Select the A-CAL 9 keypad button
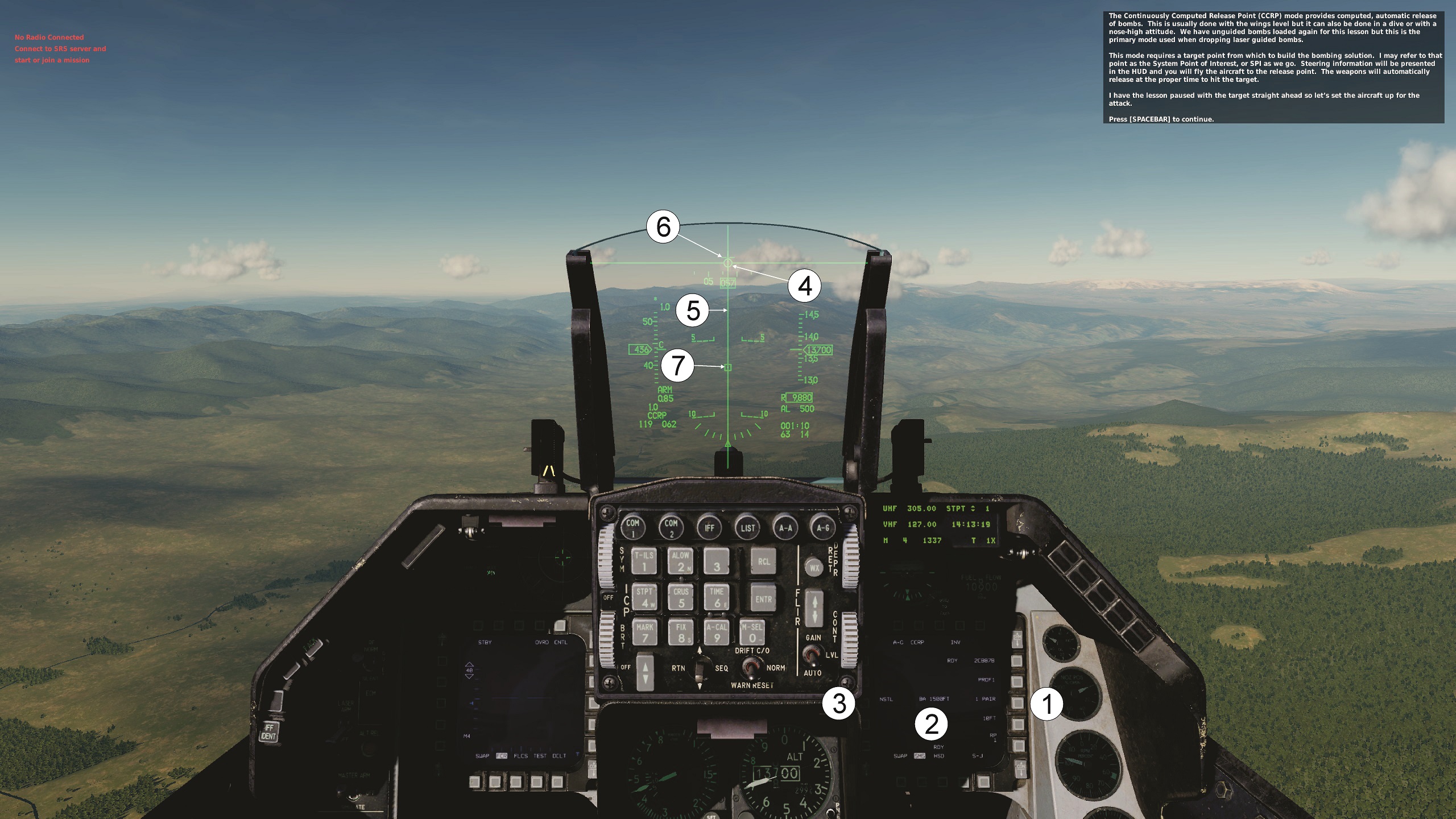Viewport: 1456px width, 819px height. click(717, 632)
